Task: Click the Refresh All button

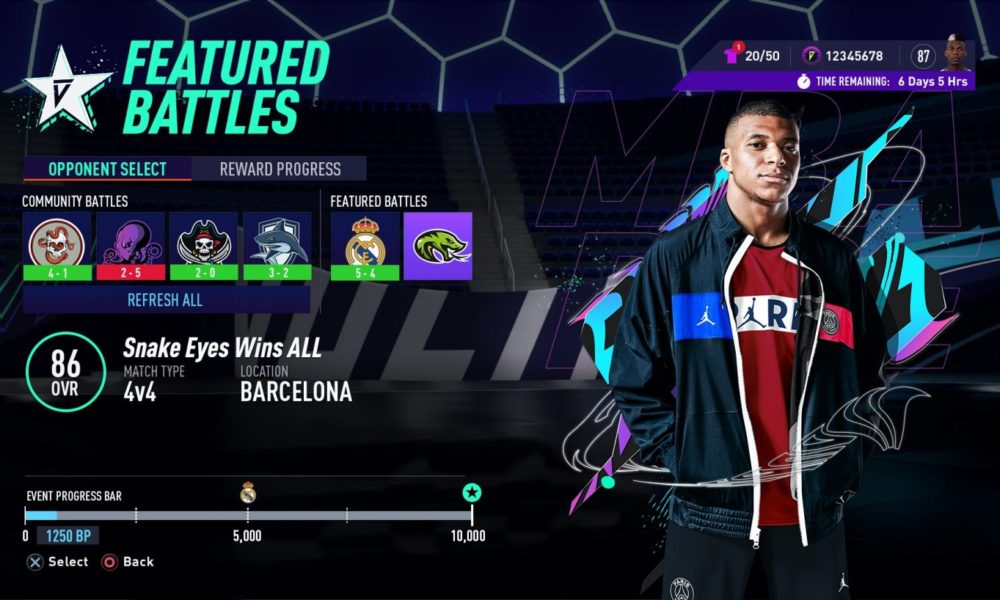Action: 166,299
